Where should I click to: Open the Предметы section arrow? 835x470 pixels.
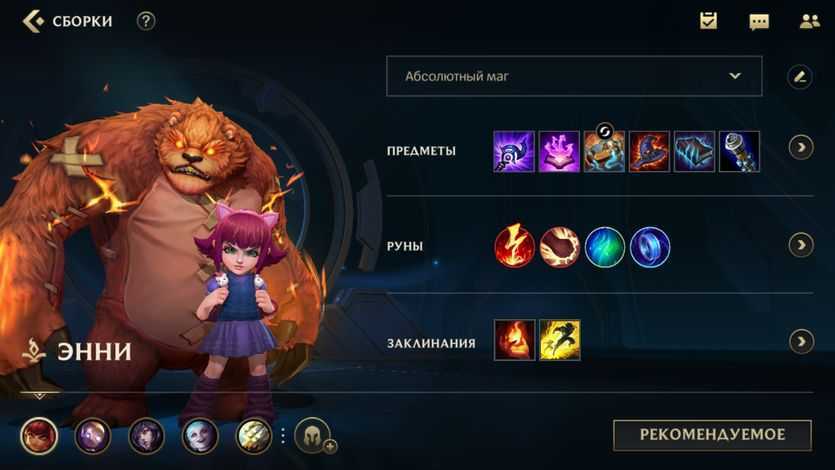[800, 148]
